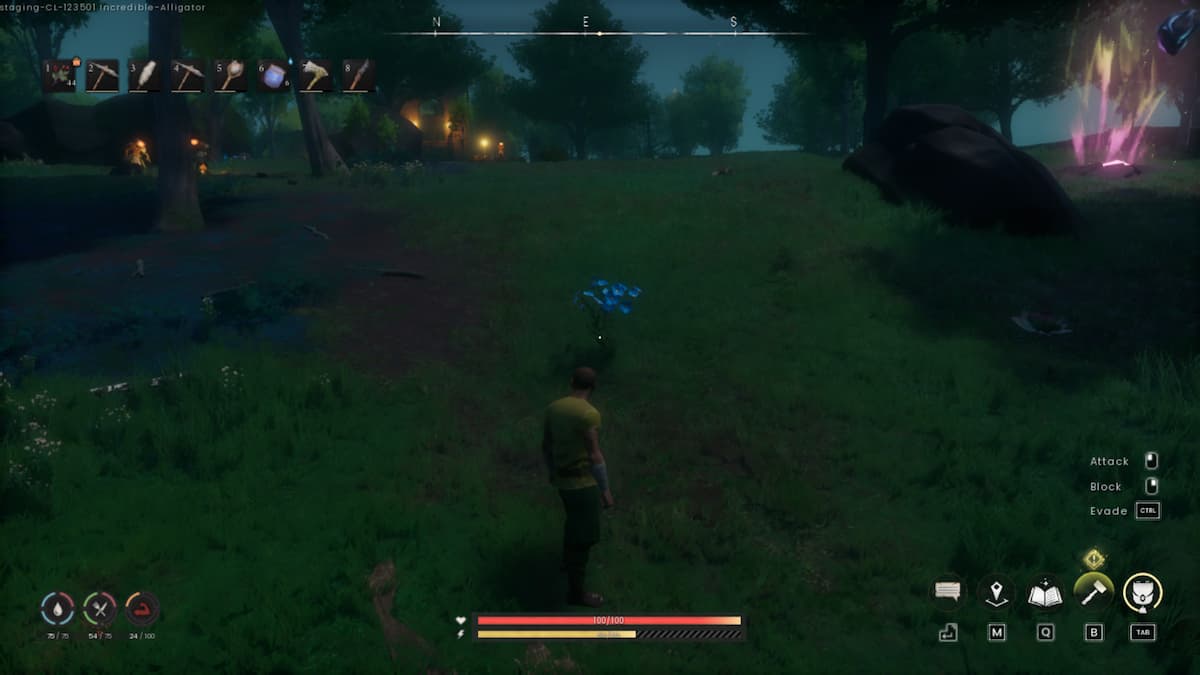Select the white feather item in slot 3
1200x675 pixels.
tap(145, 76)
